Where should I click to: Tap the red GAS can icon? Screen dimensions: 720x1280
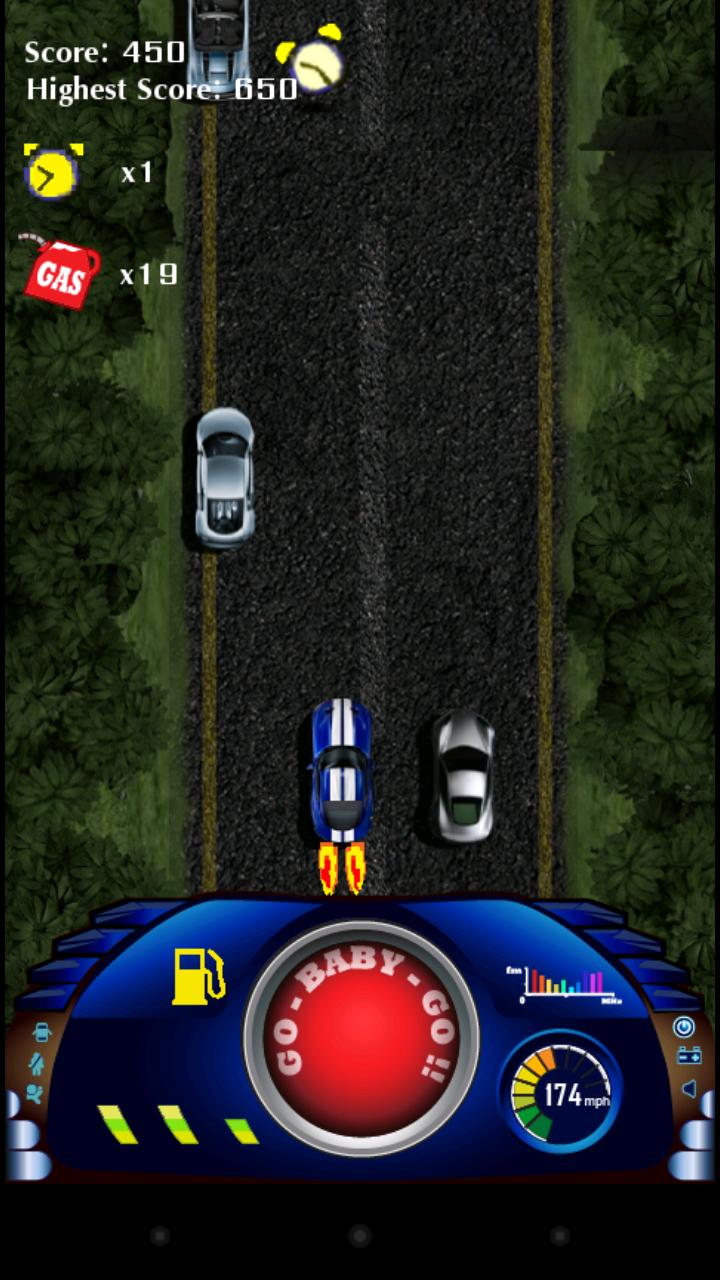pos(60,272)
